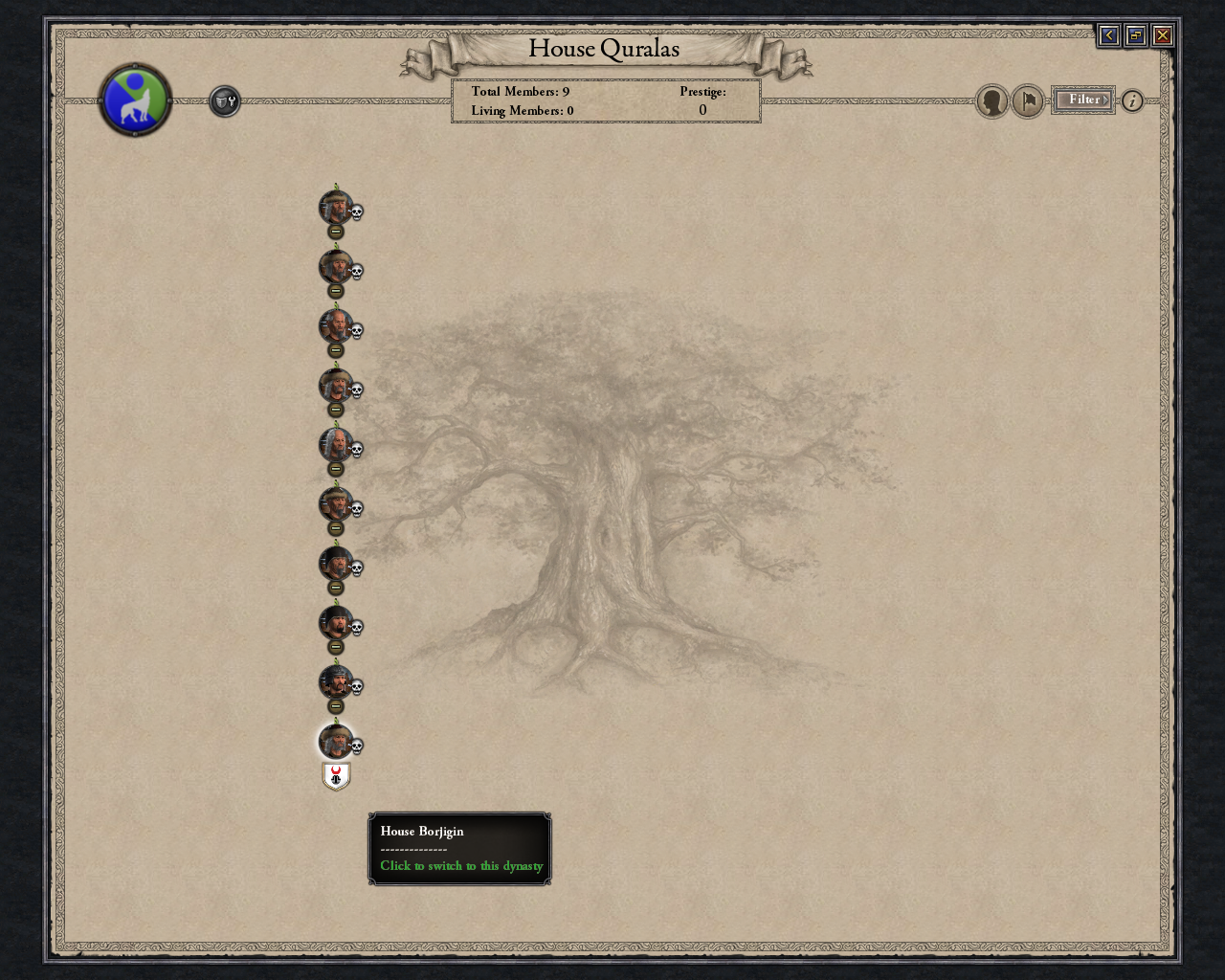The height and width of the screenshot is (980, 1225).
Task: Click the back navigation arrow
Action: click(1108, 34)
